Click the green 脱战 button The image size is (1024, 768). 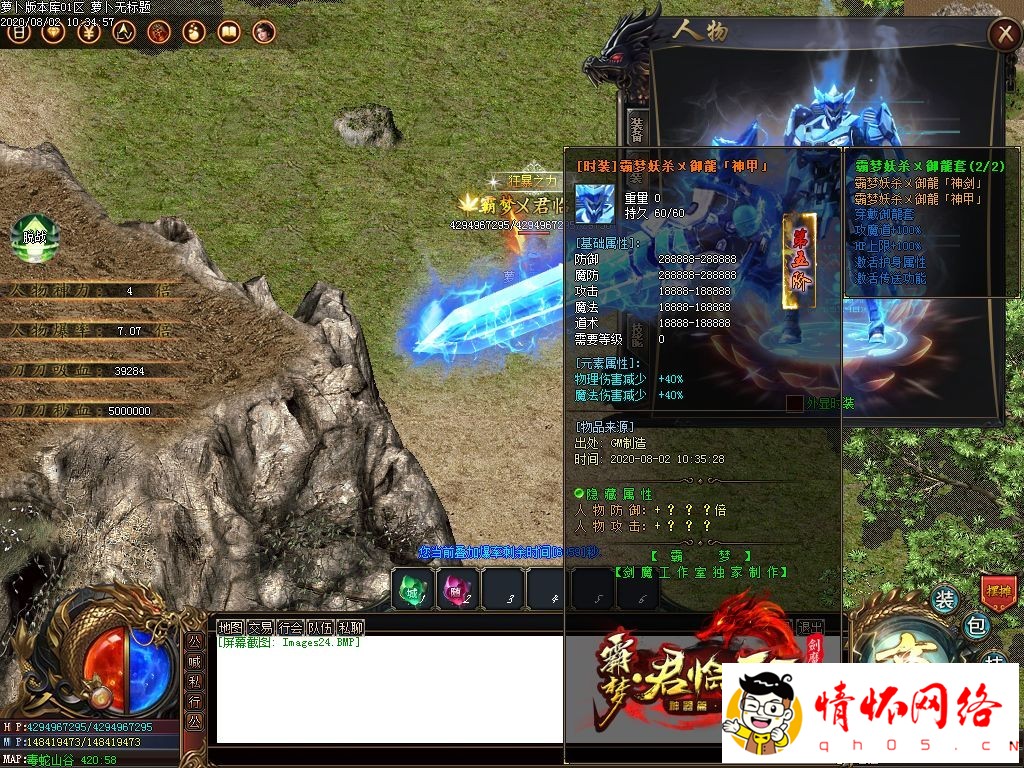35,237
